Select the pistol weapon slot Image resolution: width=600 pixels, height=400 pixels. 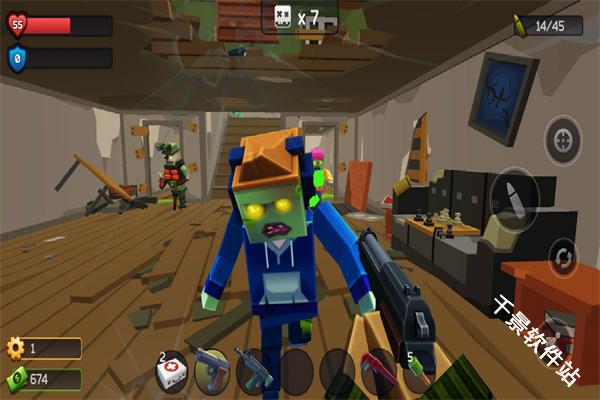[212, 370]
